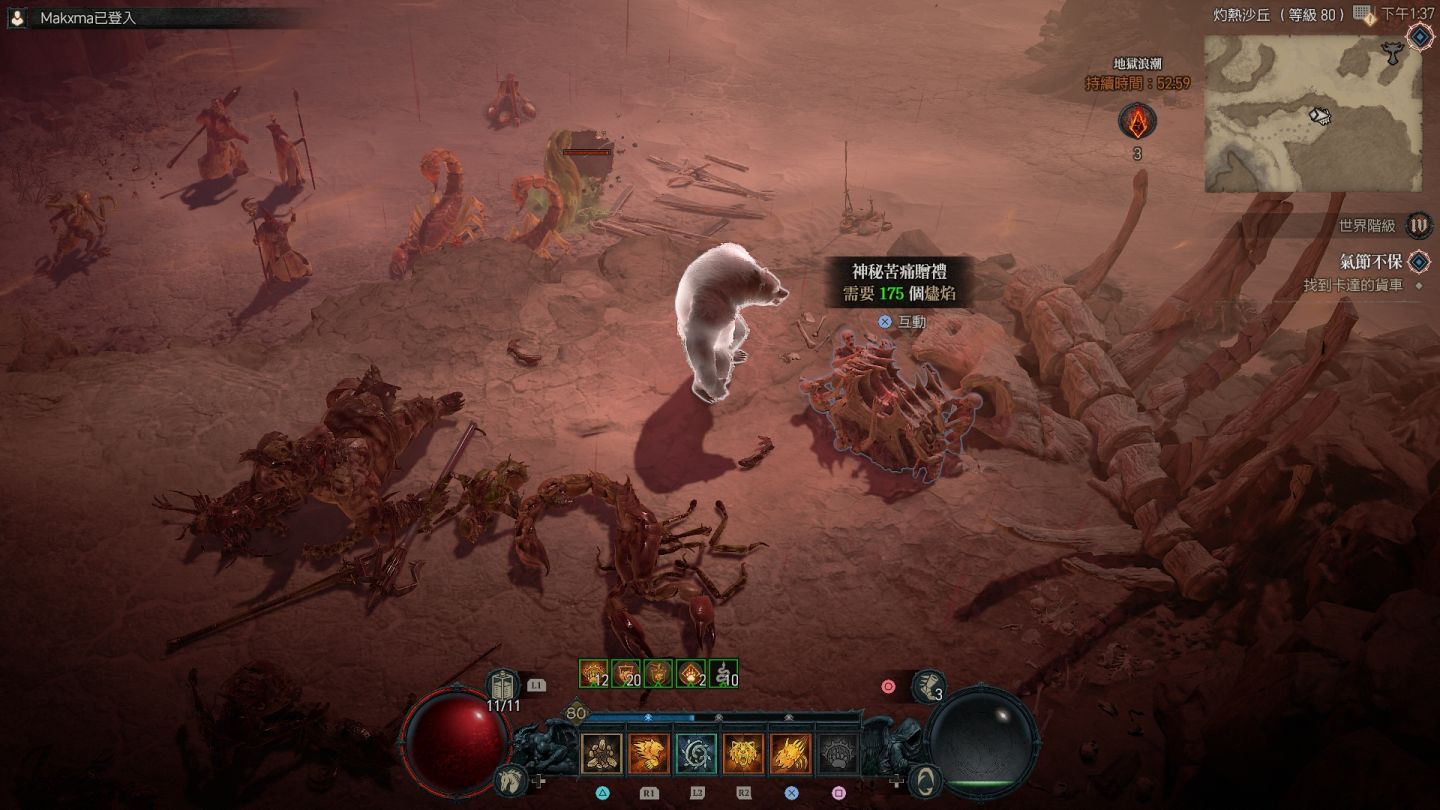Image resolution: width=1440 pixels, height=810 pixels.
Task: Click the 氣節不保 quest tracker
Action: coord(1372,262)
